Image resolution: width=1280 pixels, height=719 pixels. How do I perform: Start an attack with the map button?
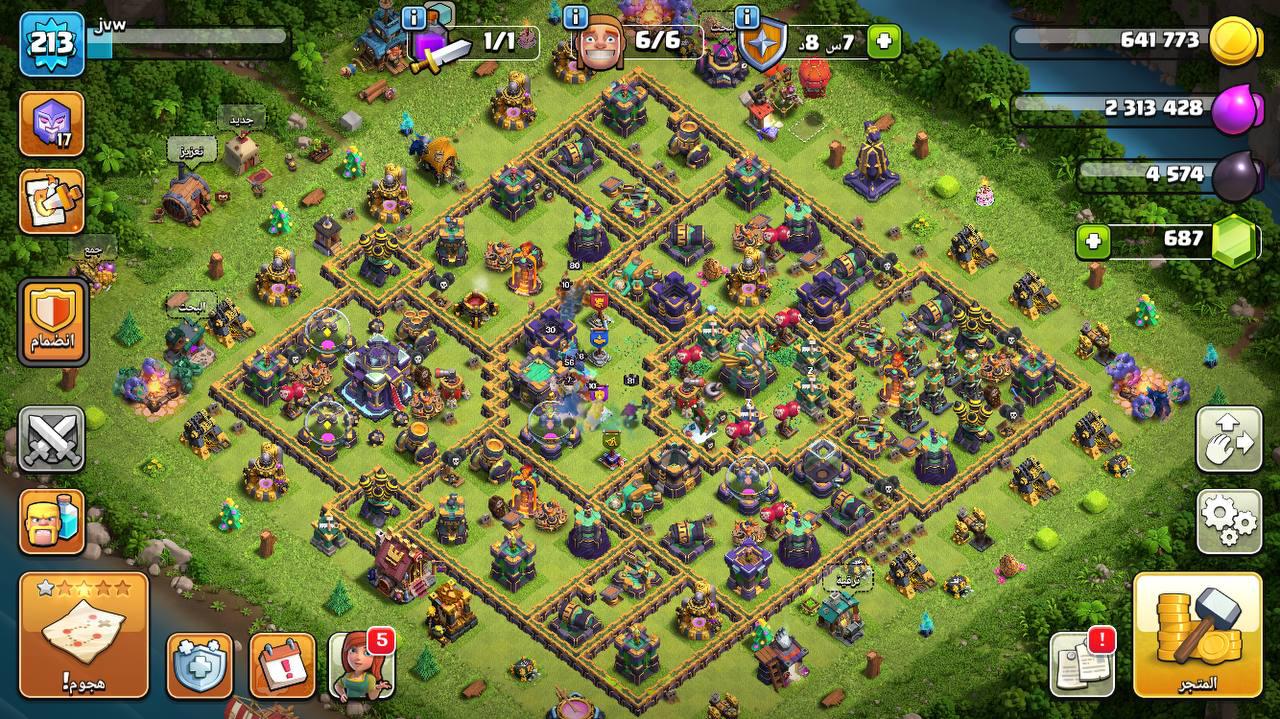[x=83, y=634]
